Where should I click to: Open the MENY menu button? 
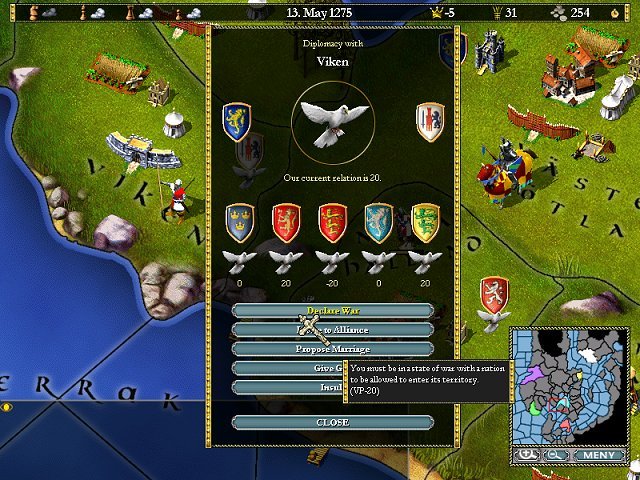tap(600, 455)
